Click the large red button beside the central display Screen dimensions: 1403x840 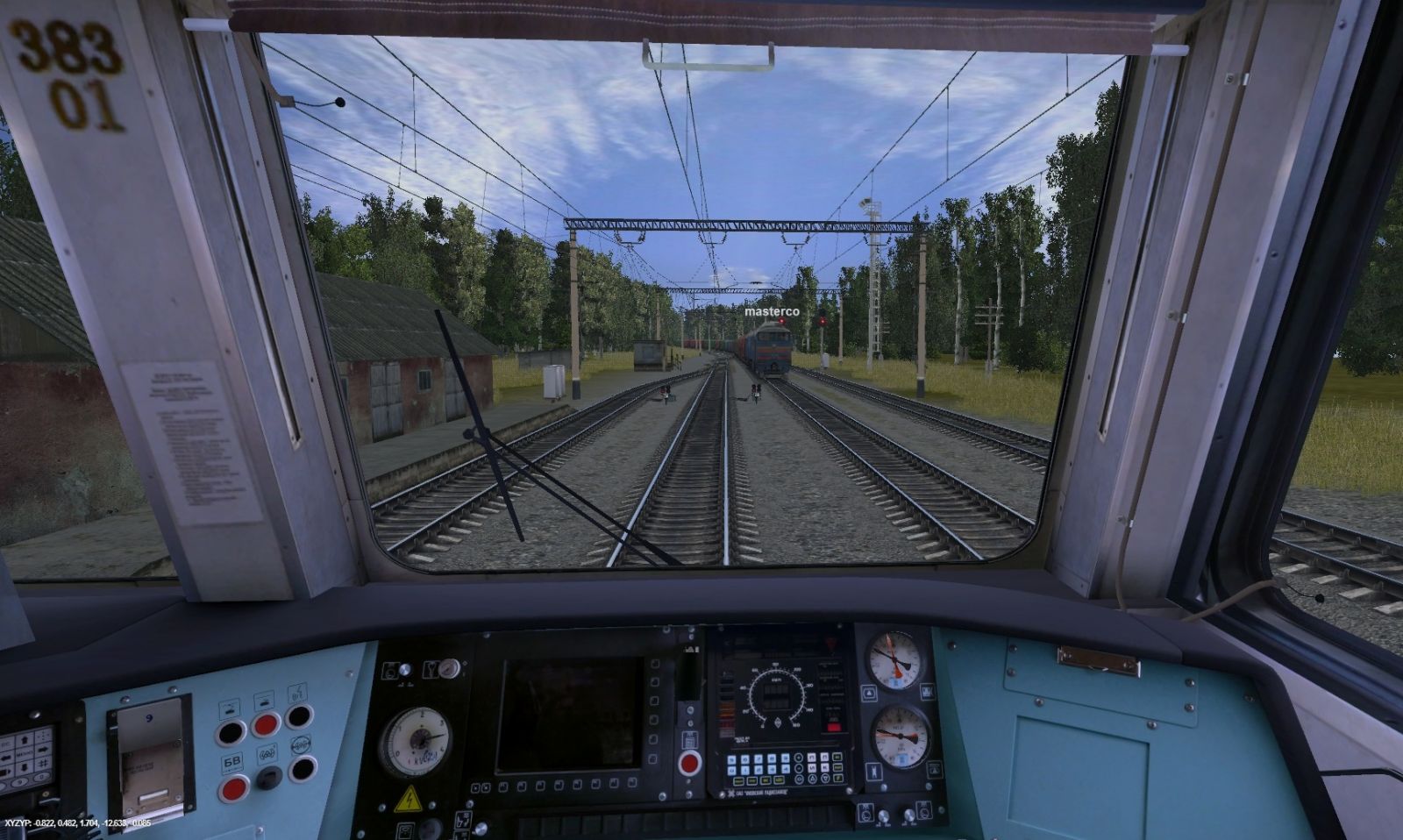click(690, 762)
